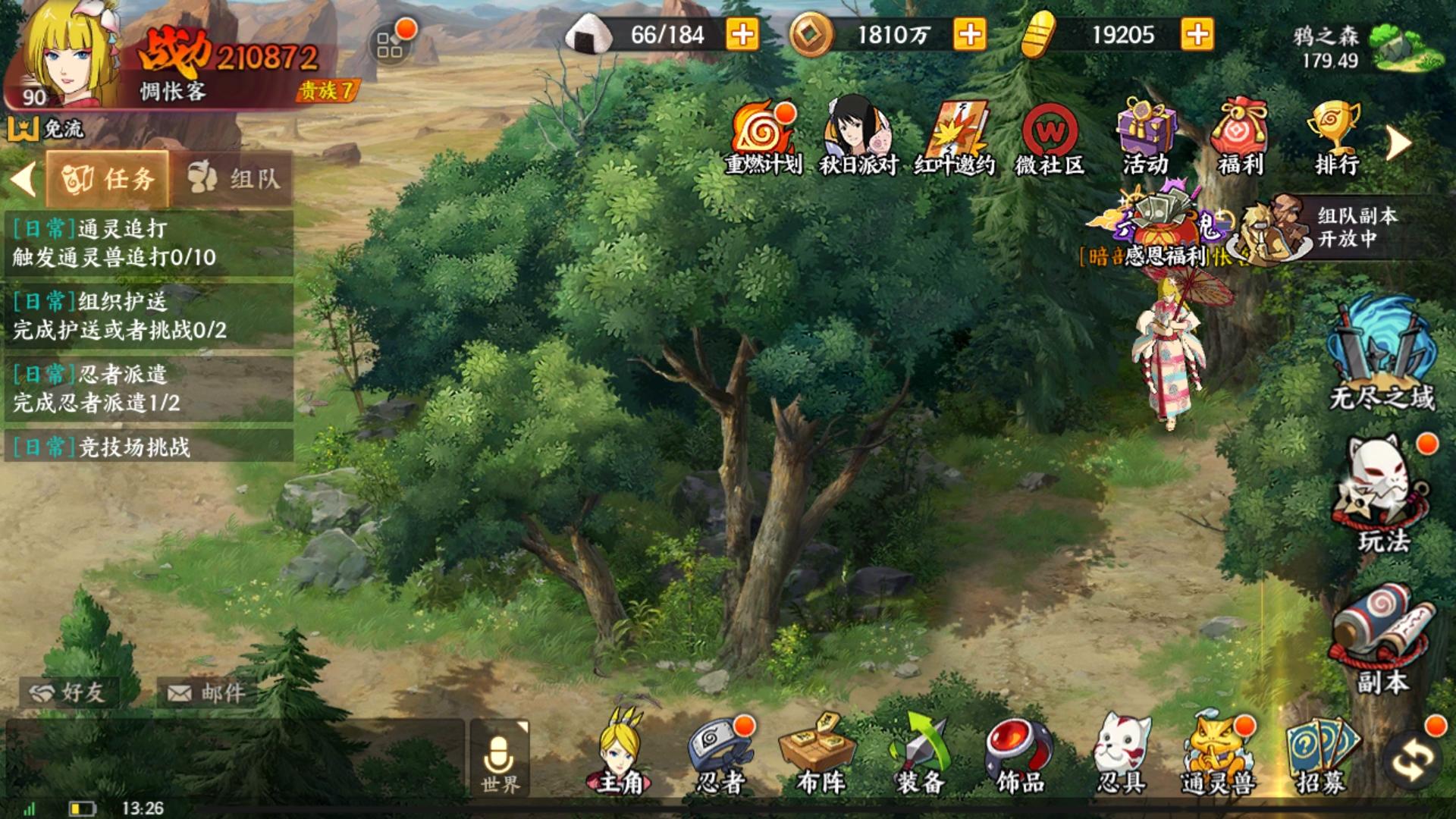The width and height of the screenshot is (1456, 819).
Task: Switch to the 组队 (Team) tab
Action: [235, 178]
